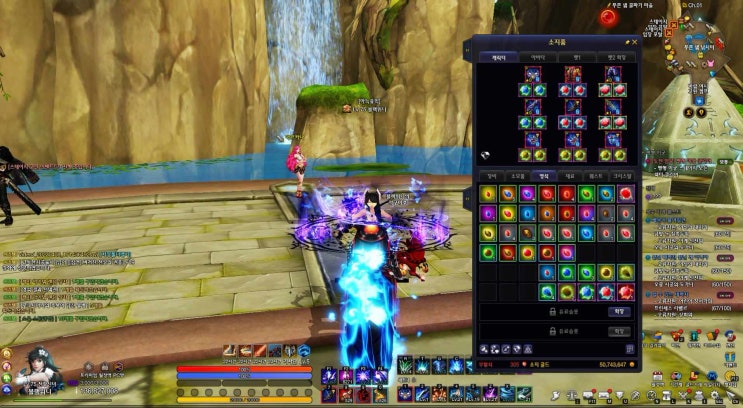Select the 퀘스트 item category tab
This screenshot has width=743, height=408.
point(597,176)
